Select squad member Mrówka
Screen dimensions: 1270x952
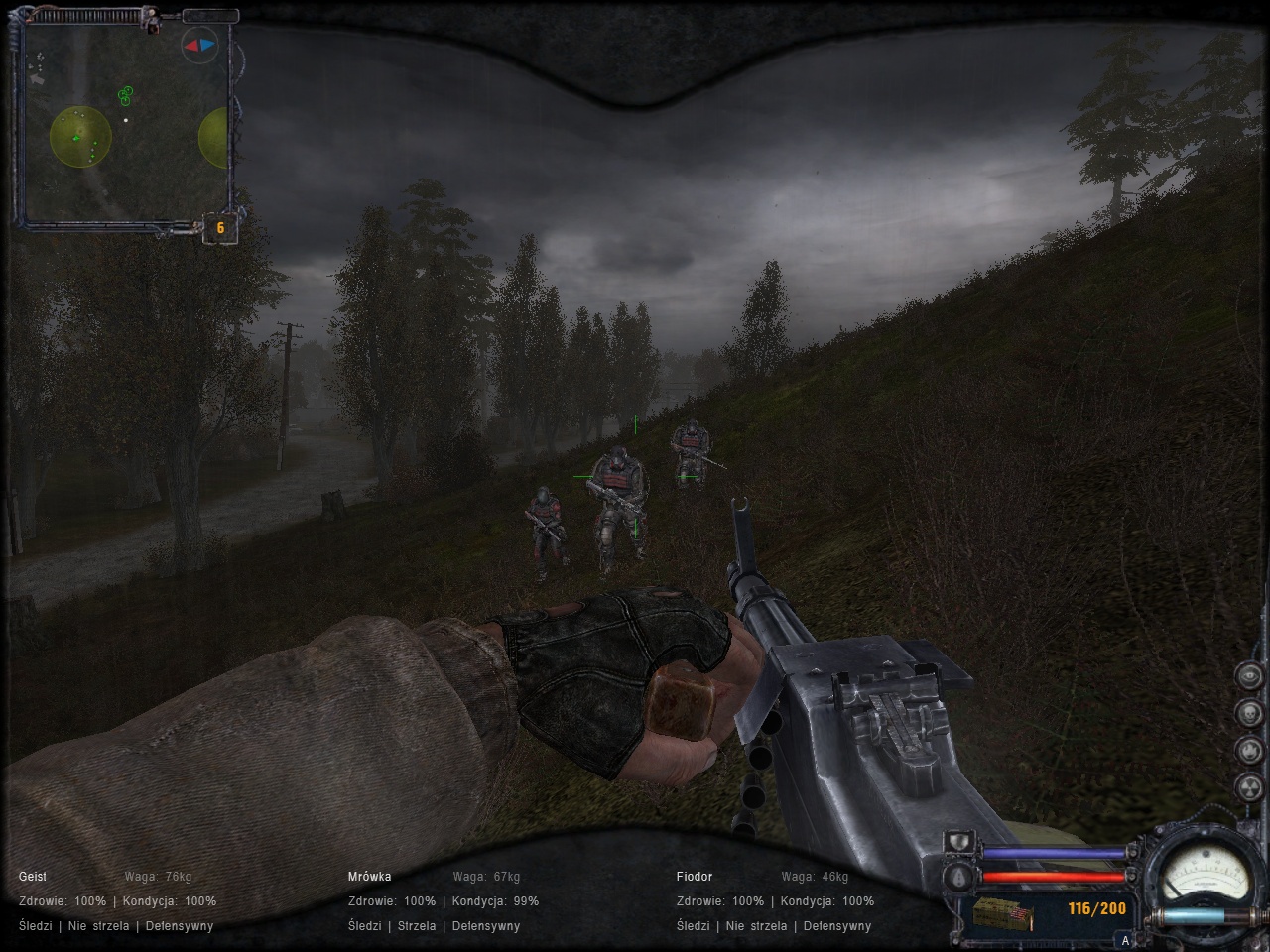(369, 877)
